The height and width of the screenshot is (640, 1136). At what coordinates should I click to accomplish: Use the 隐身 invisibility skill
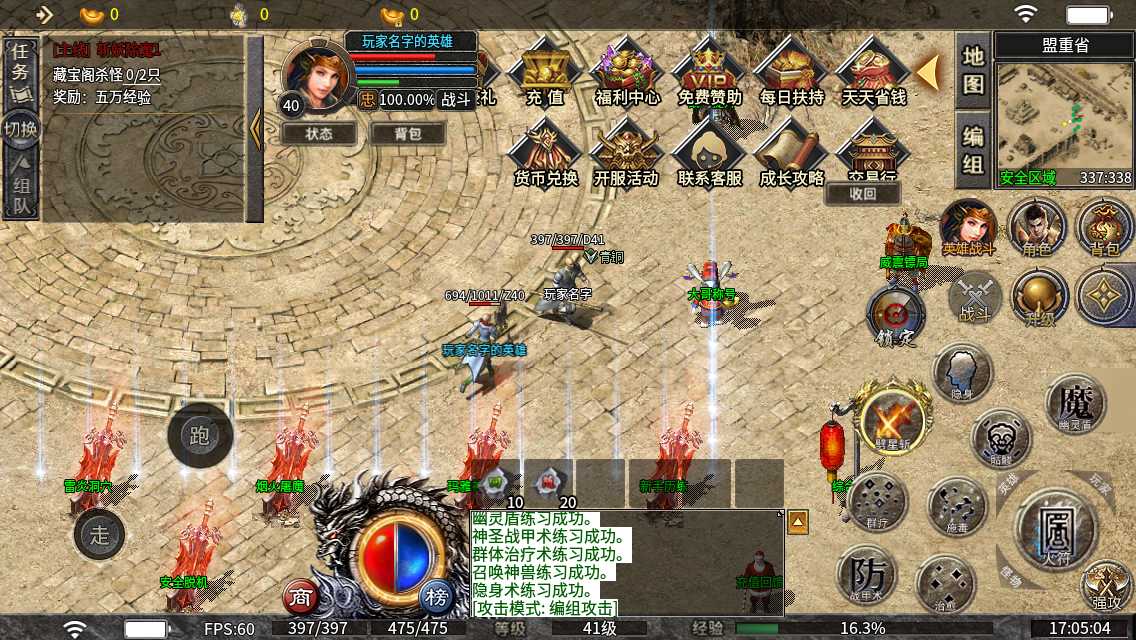962,373
